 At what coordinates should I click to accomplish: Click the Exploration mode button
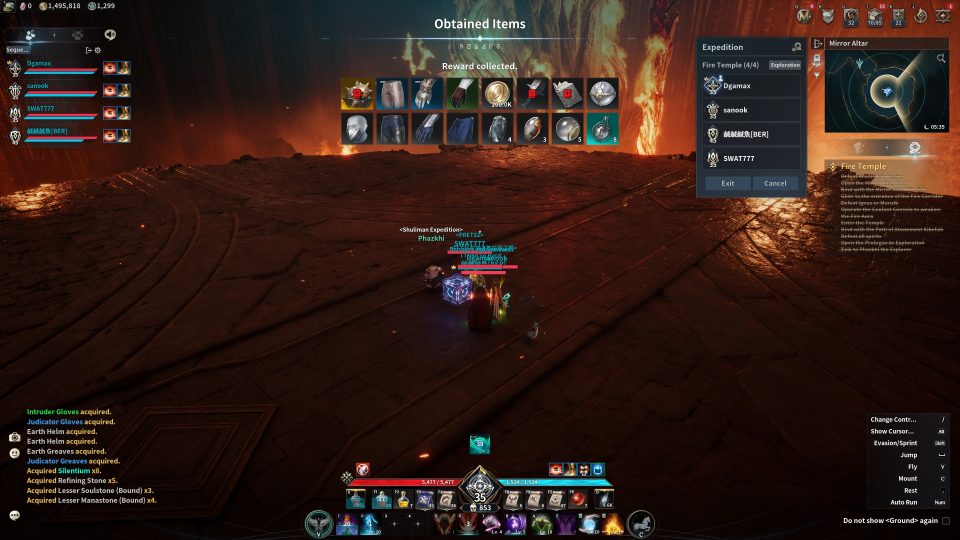coord(785,65)
